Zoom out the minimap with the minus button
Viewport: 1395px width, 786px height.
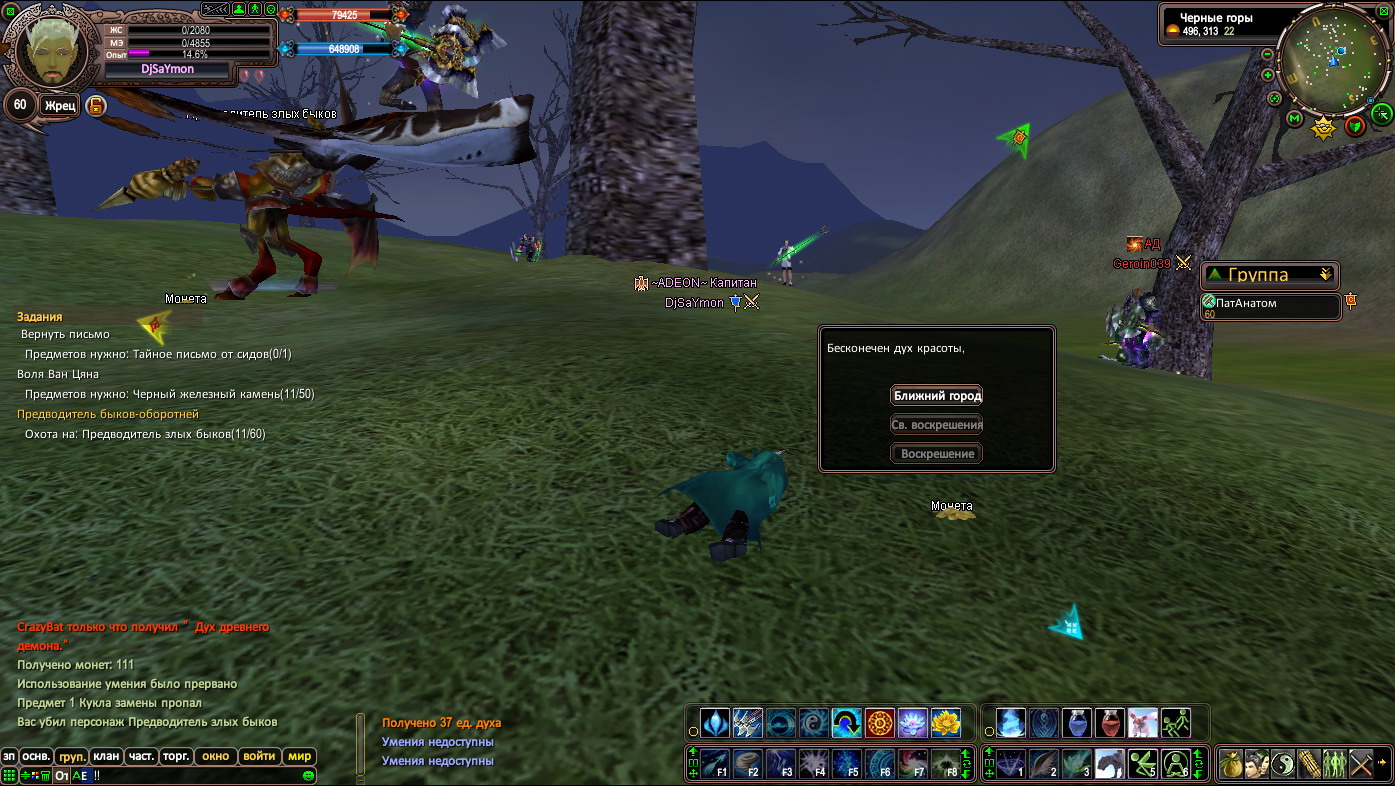coord(1268,54)
